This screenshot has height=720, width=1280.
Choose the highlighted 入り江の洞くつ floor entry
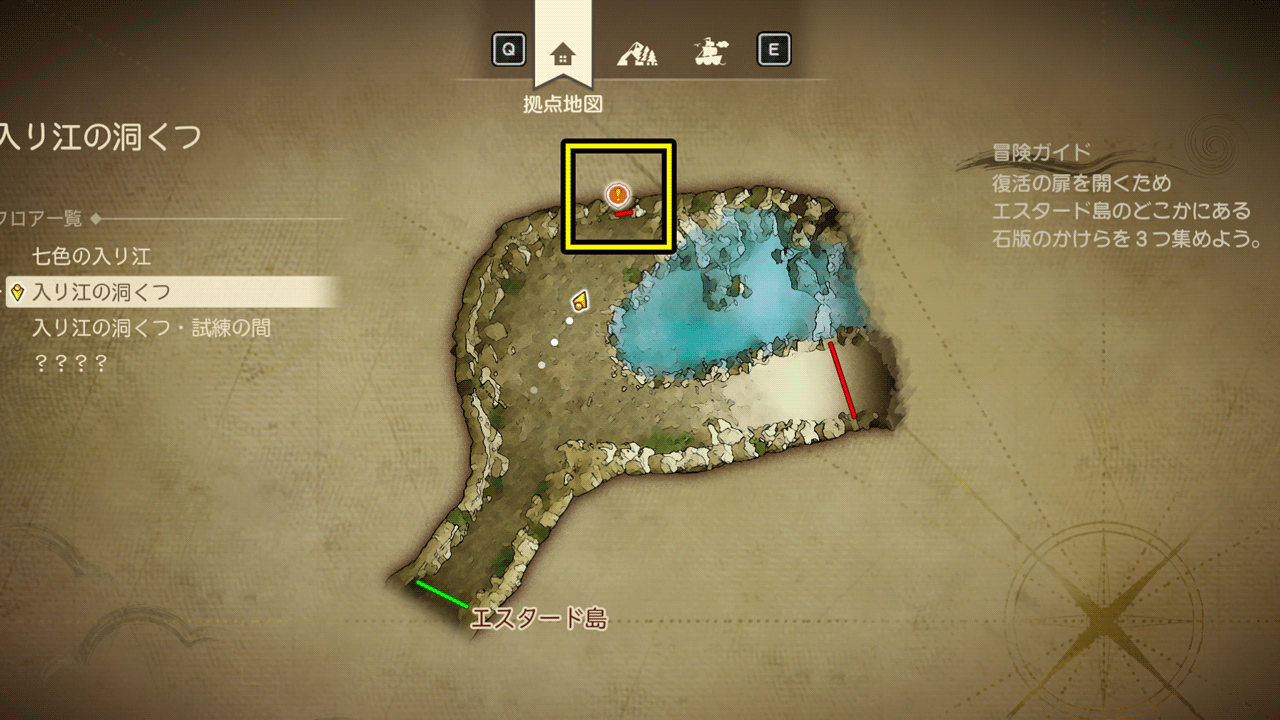[101, 292]
